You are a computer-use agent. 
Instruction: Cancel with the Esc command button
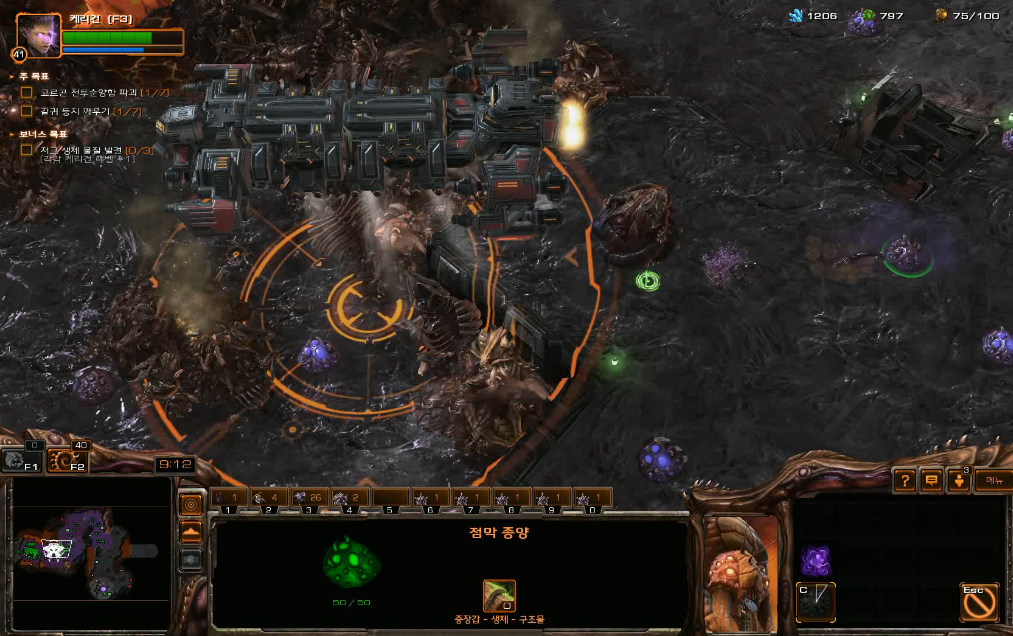[979, 601]
